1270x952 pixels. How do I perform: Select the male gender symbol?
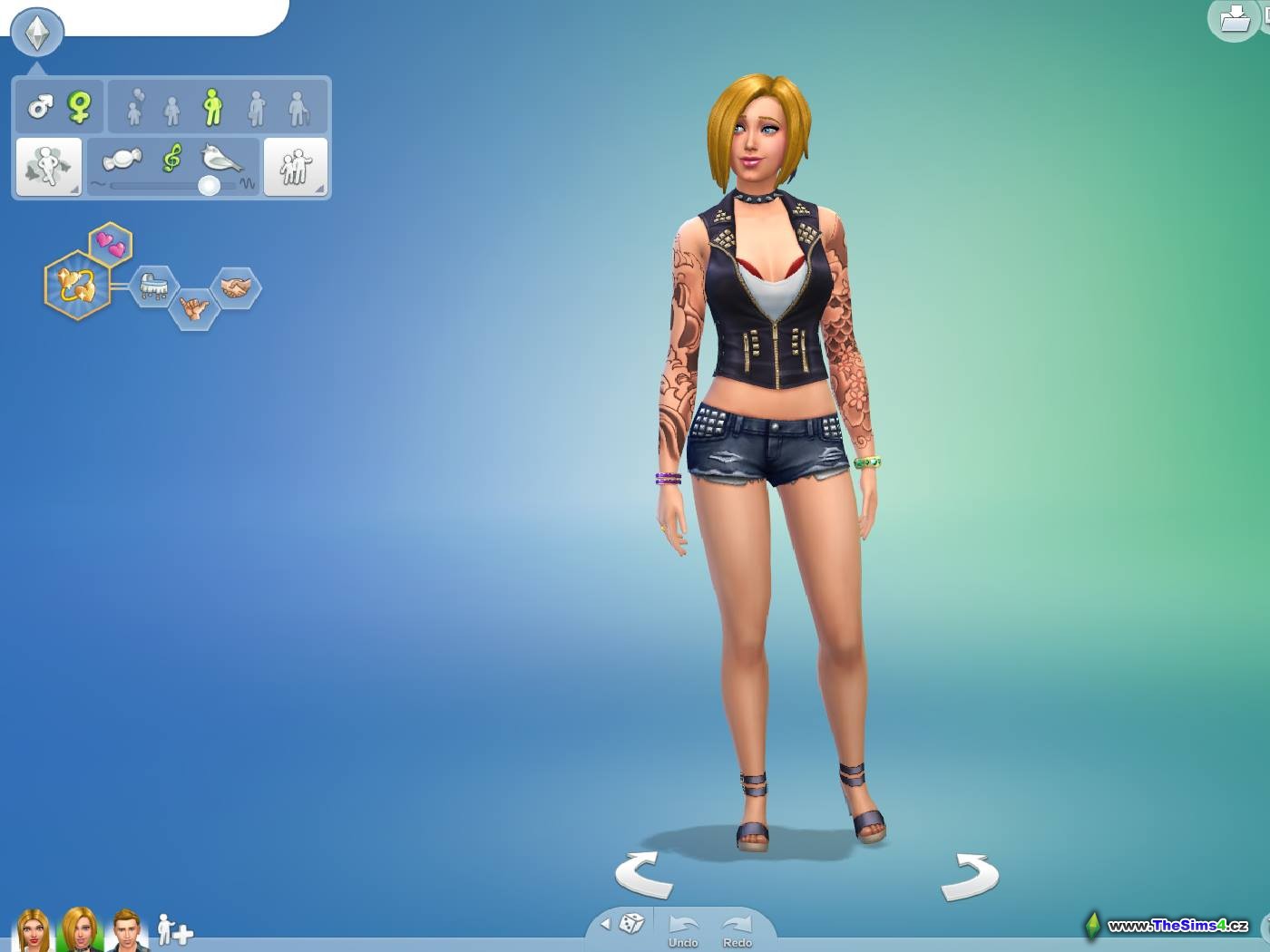tap(40, 108)
